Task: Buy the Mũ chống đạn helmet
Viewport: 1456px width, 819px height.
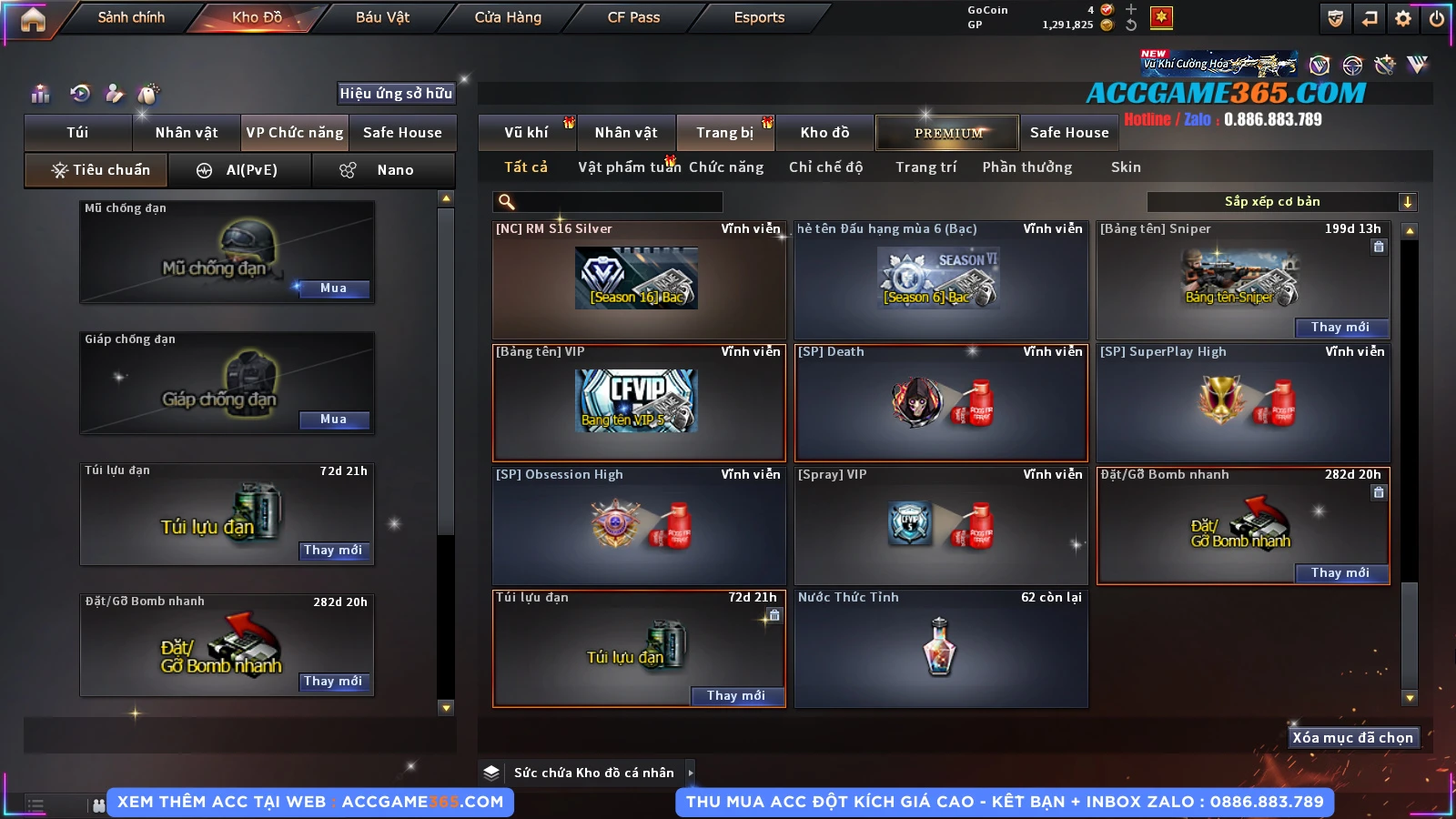Action: [x=333, y=288]
